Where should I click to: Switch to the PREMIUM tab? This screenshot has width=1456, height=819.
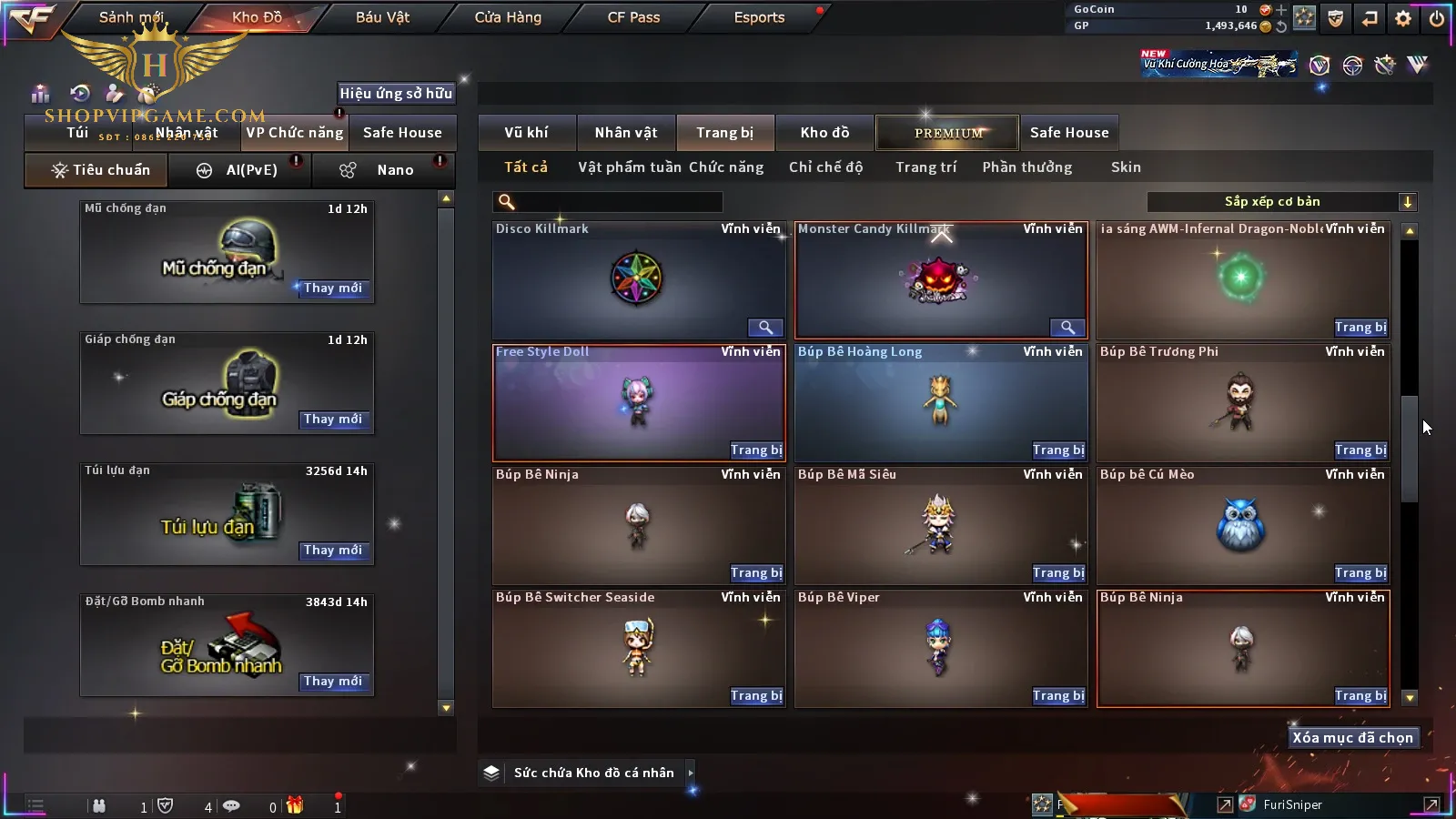pos(947,133)
